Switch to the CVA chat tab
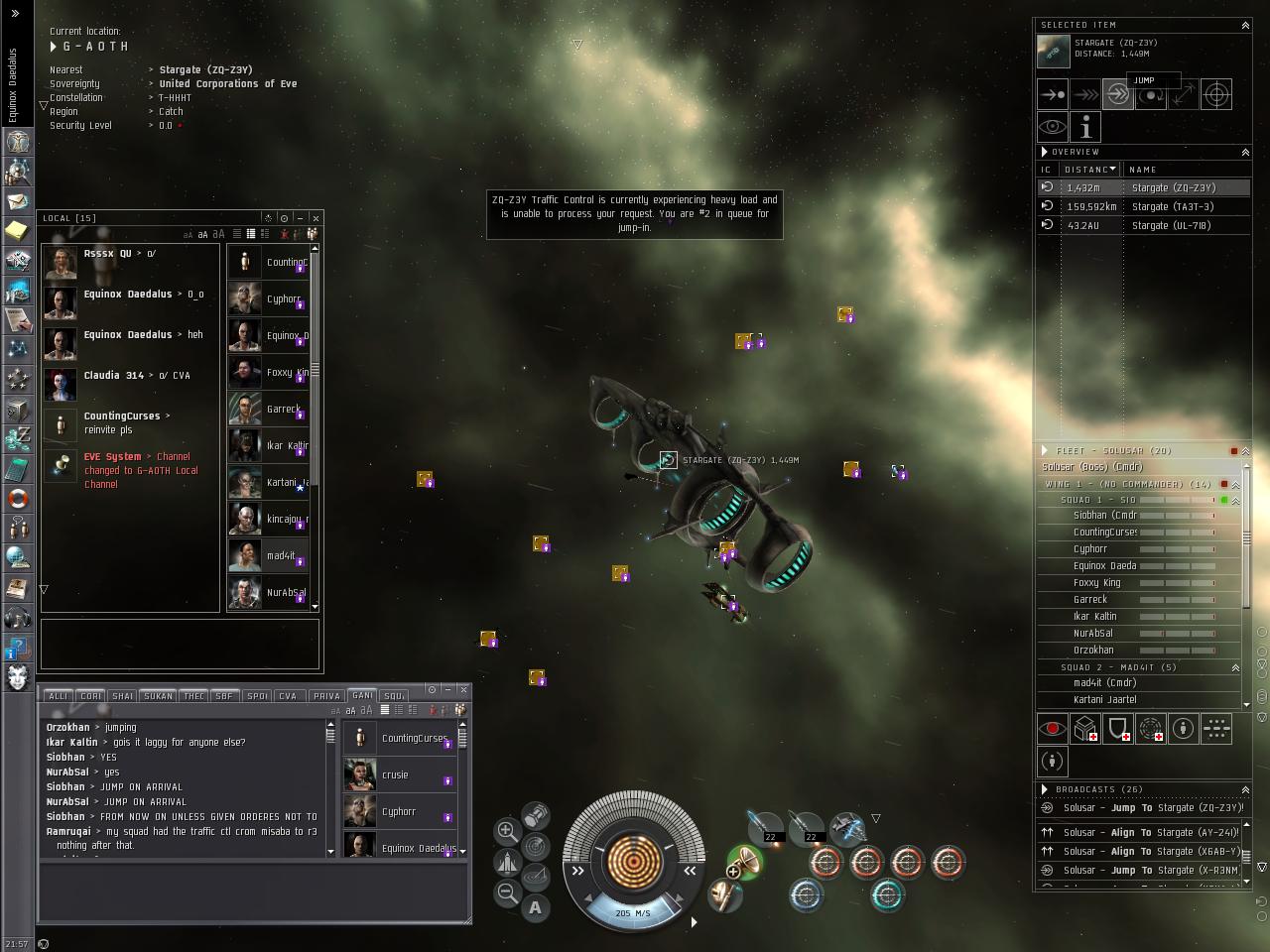The image size is (1270, 952). pyautogui.click(x=288, y=696)
